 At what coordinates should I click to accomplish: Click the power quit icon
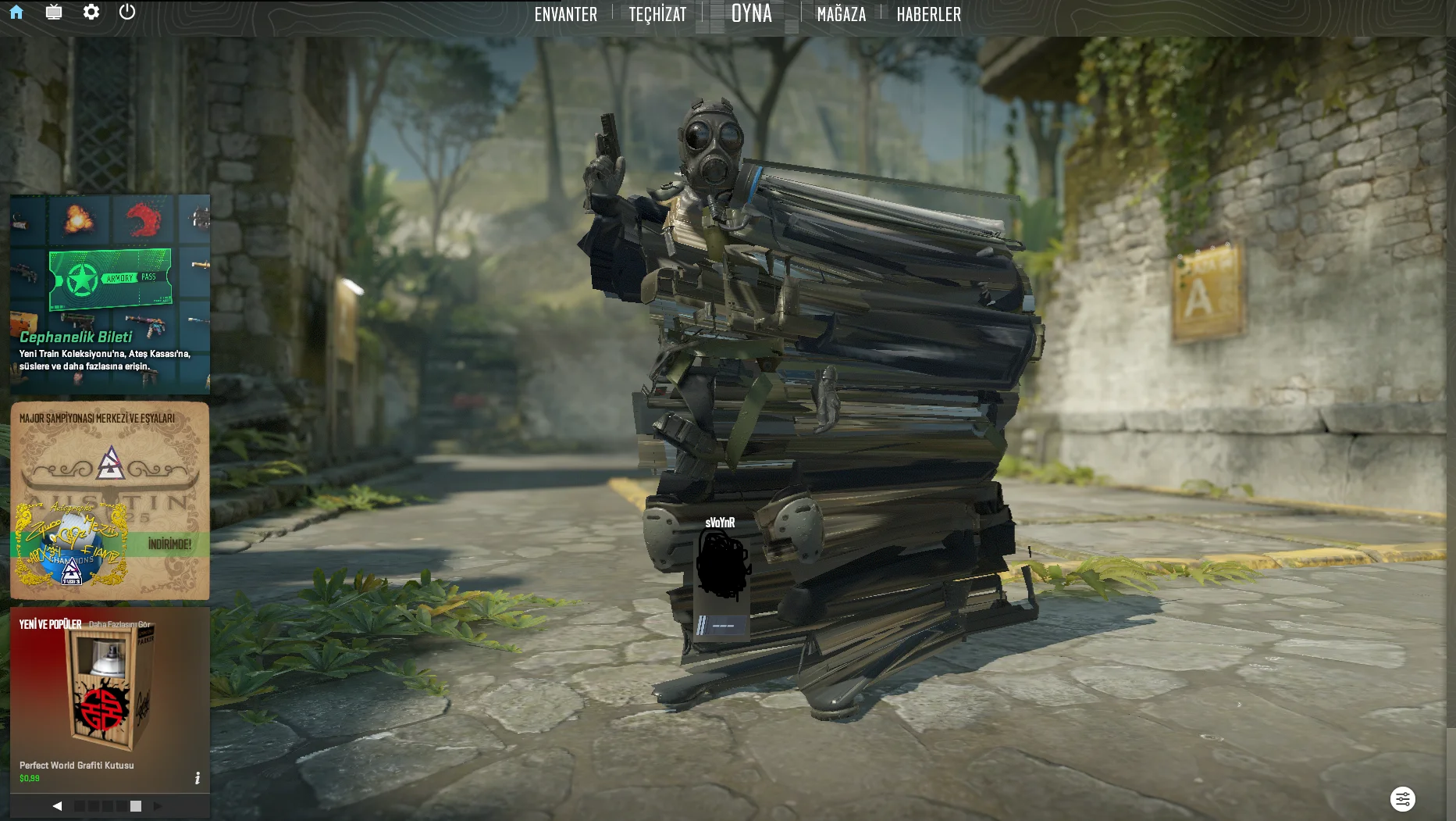click(127, 12)
